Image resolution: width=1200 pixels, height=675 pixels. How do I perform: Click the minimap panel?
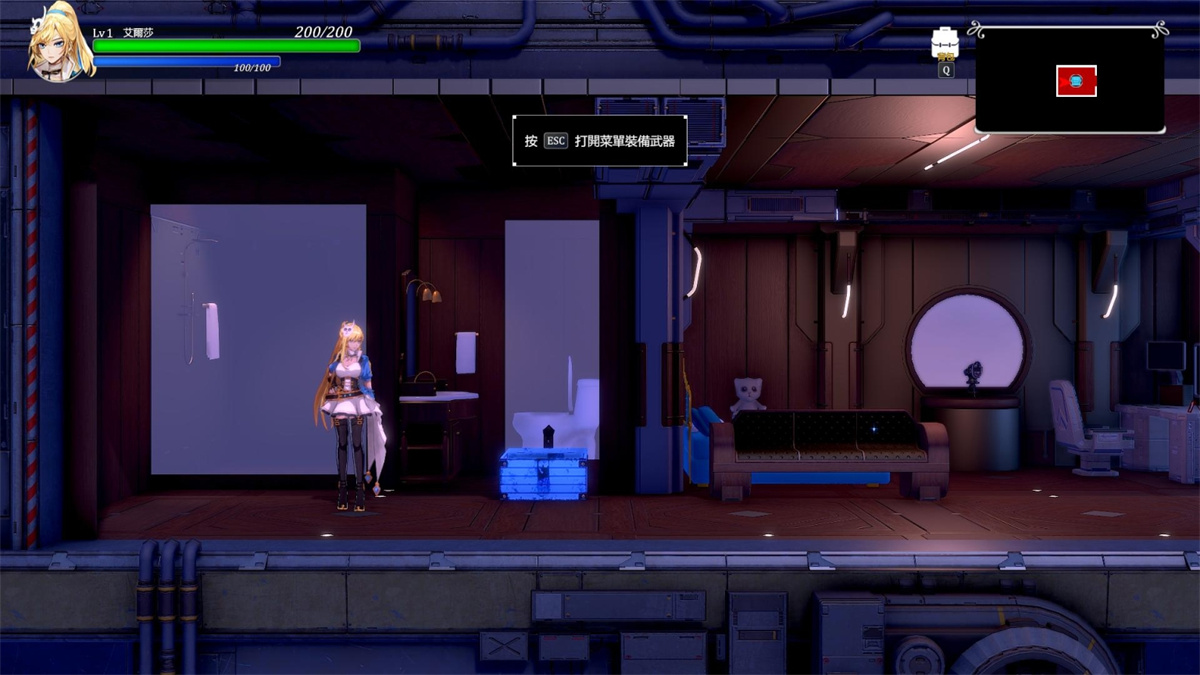tap(1069, 80)
